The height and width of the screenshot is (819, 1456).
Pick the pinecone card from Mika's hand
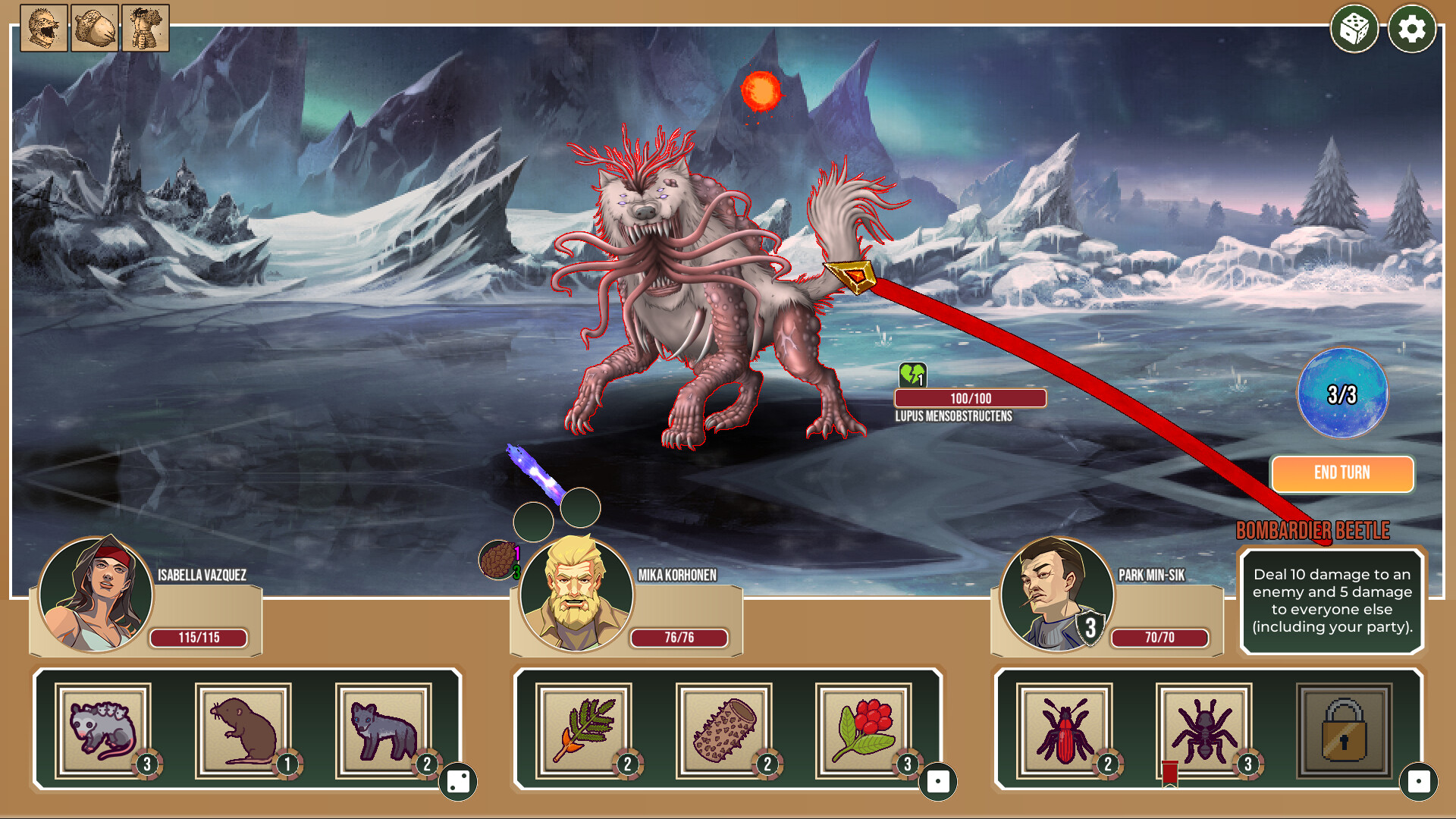(724, 731)
